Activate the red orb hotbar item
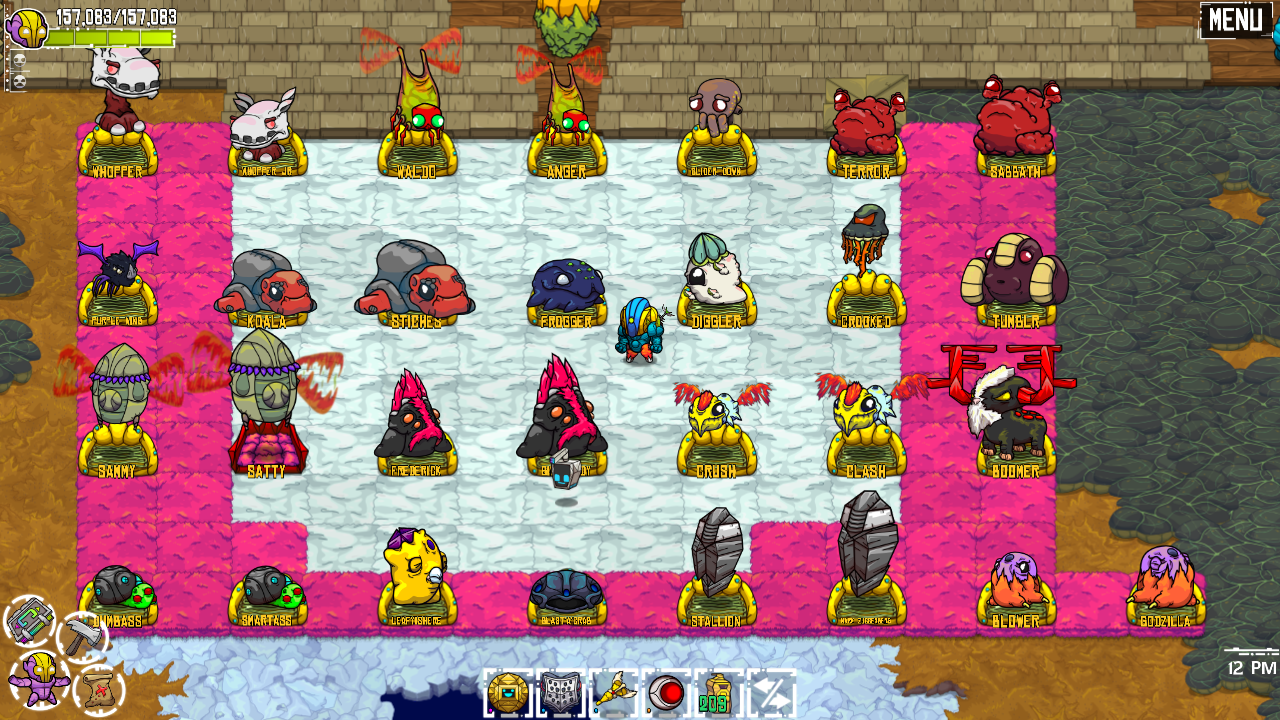The image size is (1280, 720). tap(668, 690)
